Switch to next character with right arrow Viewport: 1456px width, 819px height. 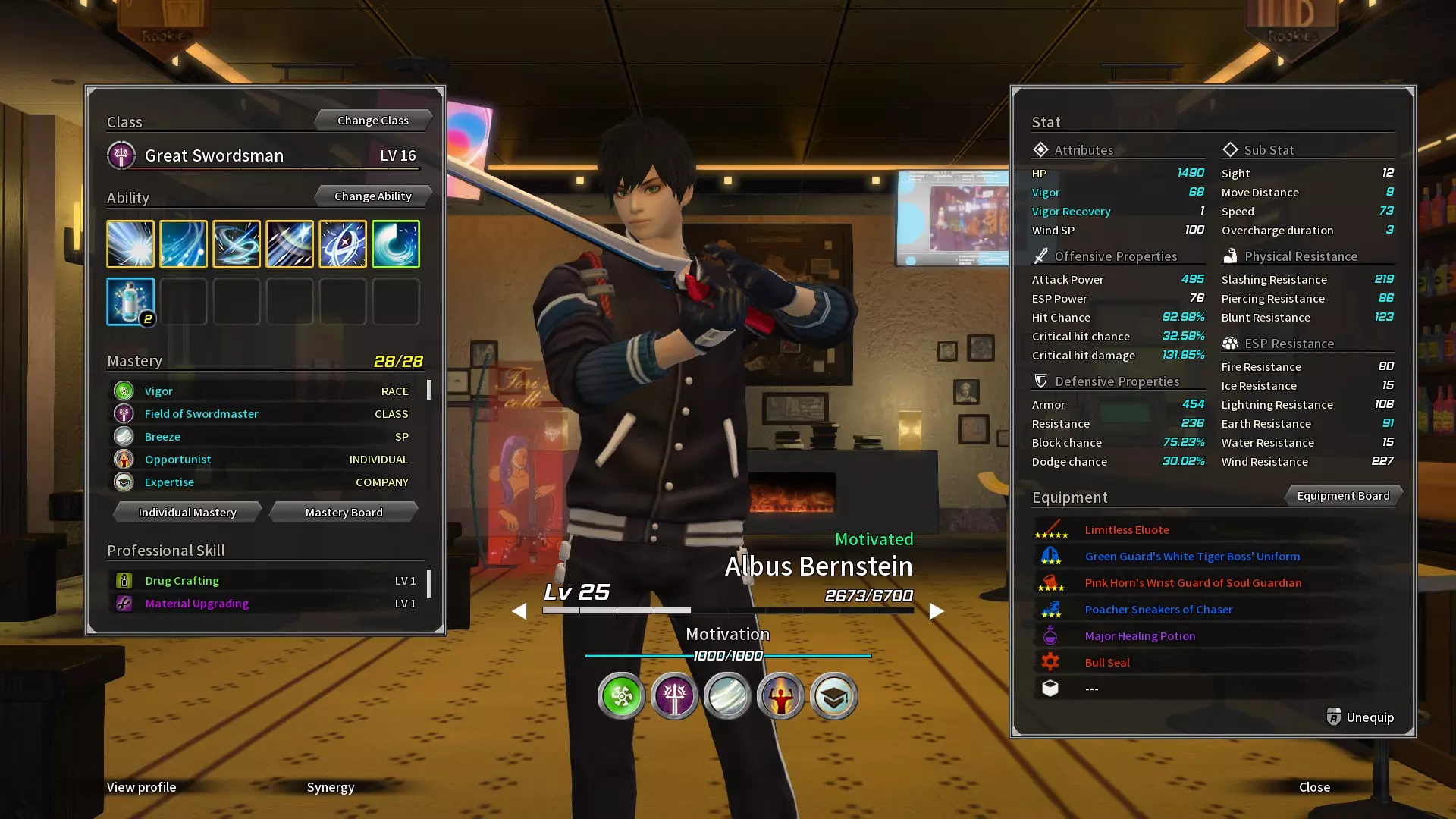(x=937, y=611)
